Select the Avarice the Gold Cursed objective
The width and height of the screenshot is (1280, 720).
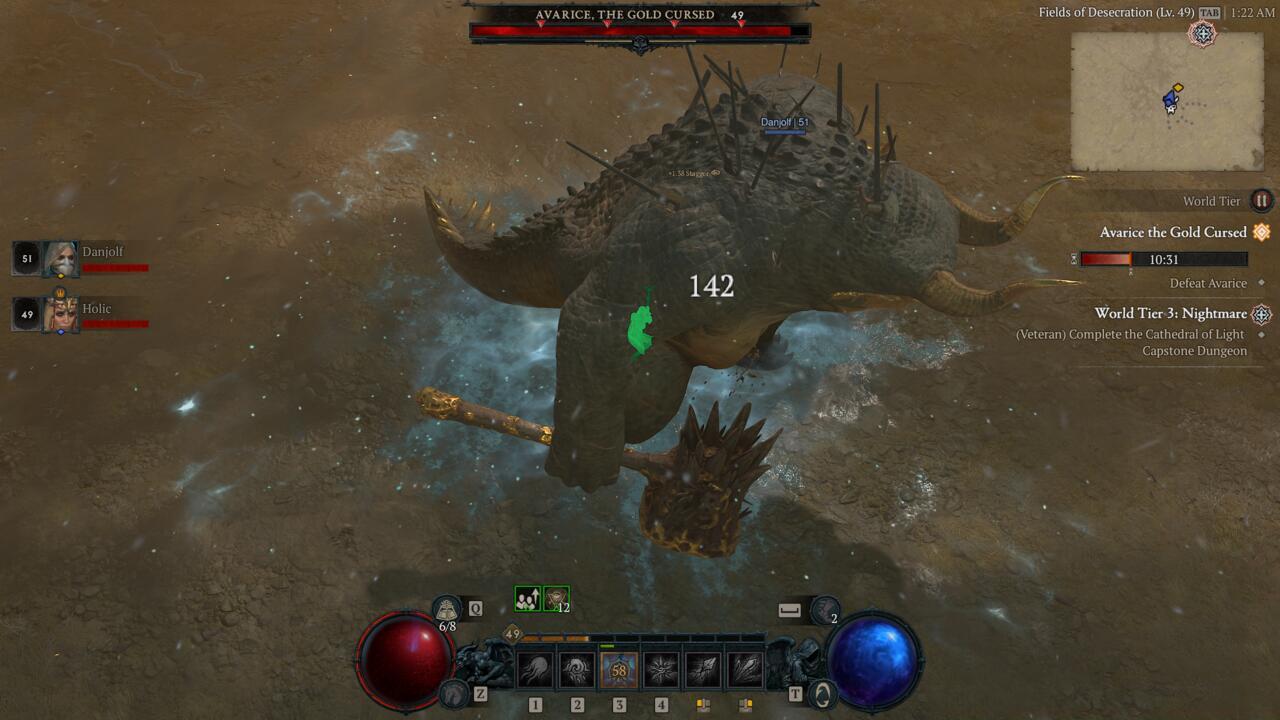pyautogui.click(x=1173, y=232)
